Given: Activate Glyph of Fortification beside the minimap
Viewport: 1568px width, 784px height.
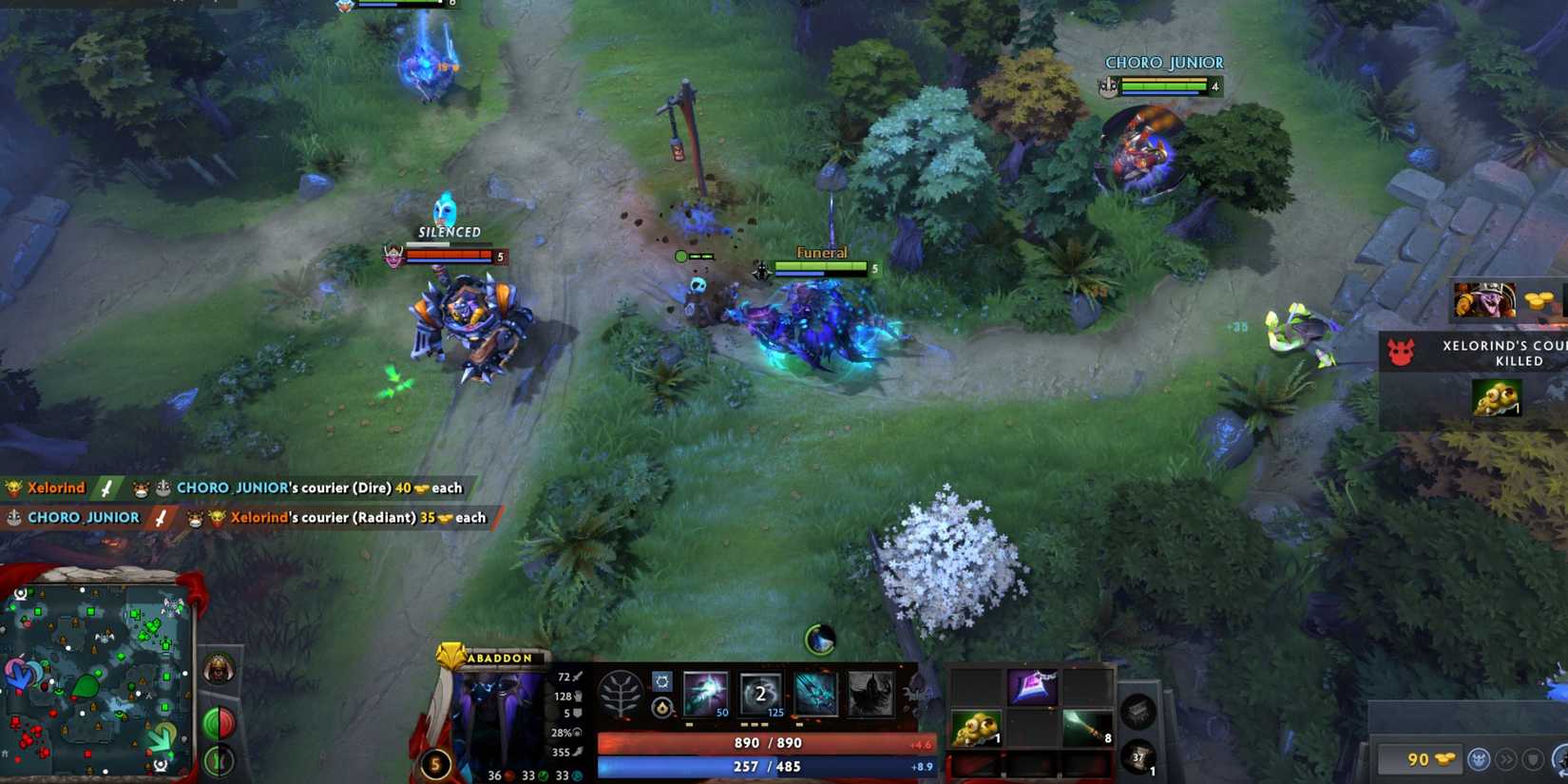Looking at the screenshot, I should (220, 722).
